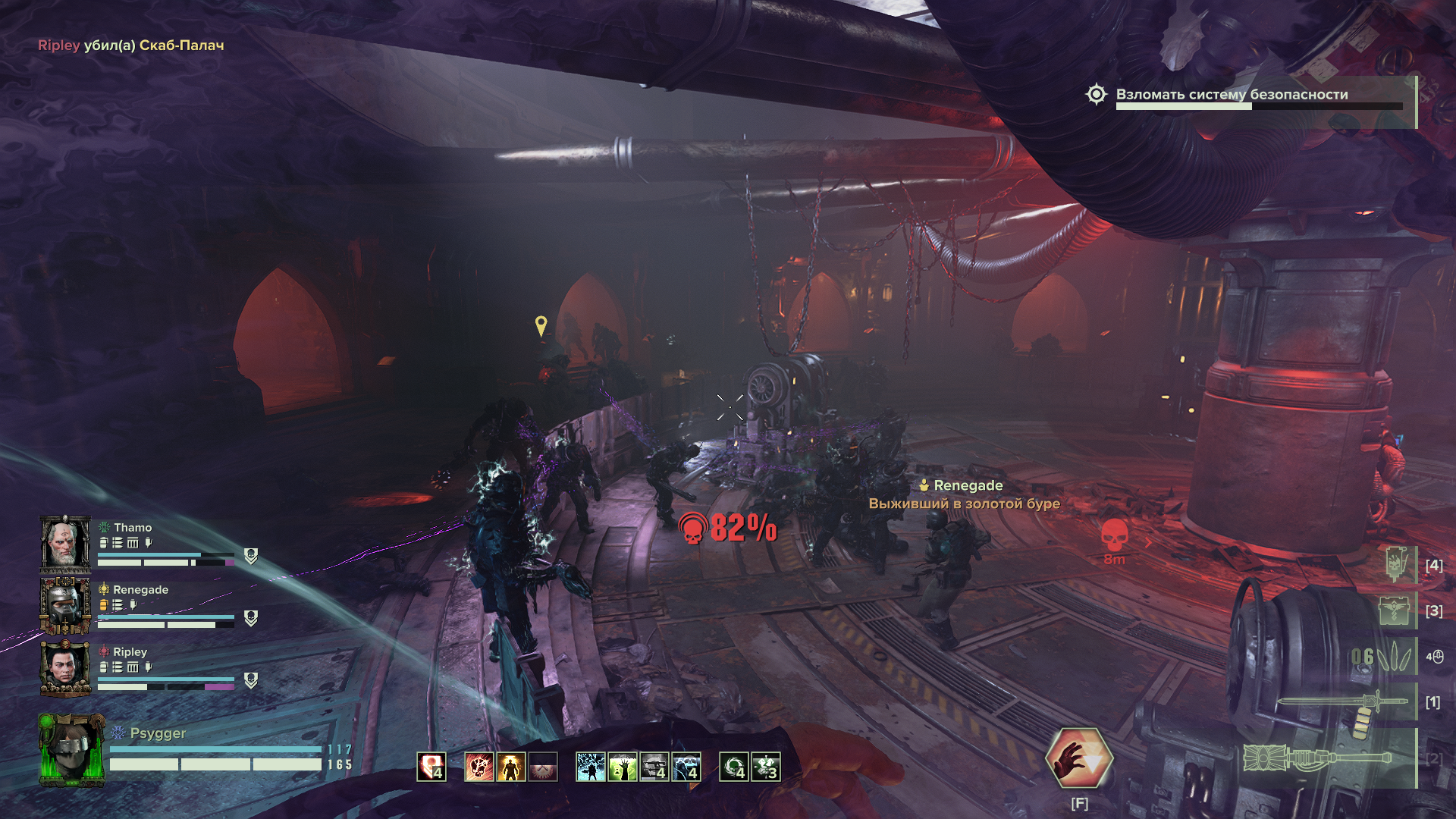Click the Ripley kill feed message

(131, 45)
